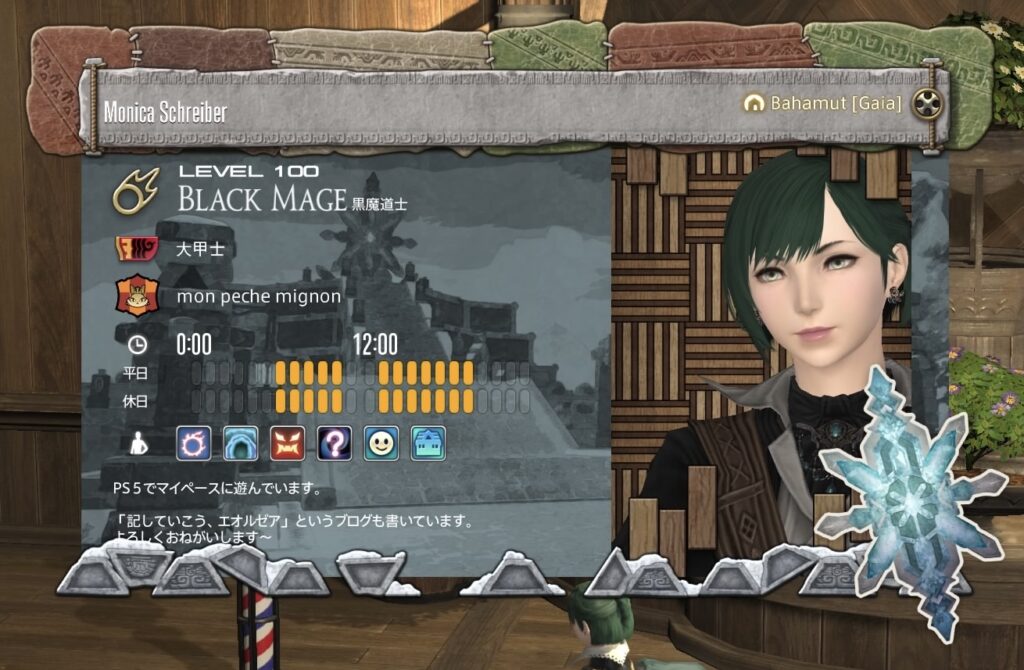
Task: Click the Black Mage job icon
Action: click(x=136, y=191)
